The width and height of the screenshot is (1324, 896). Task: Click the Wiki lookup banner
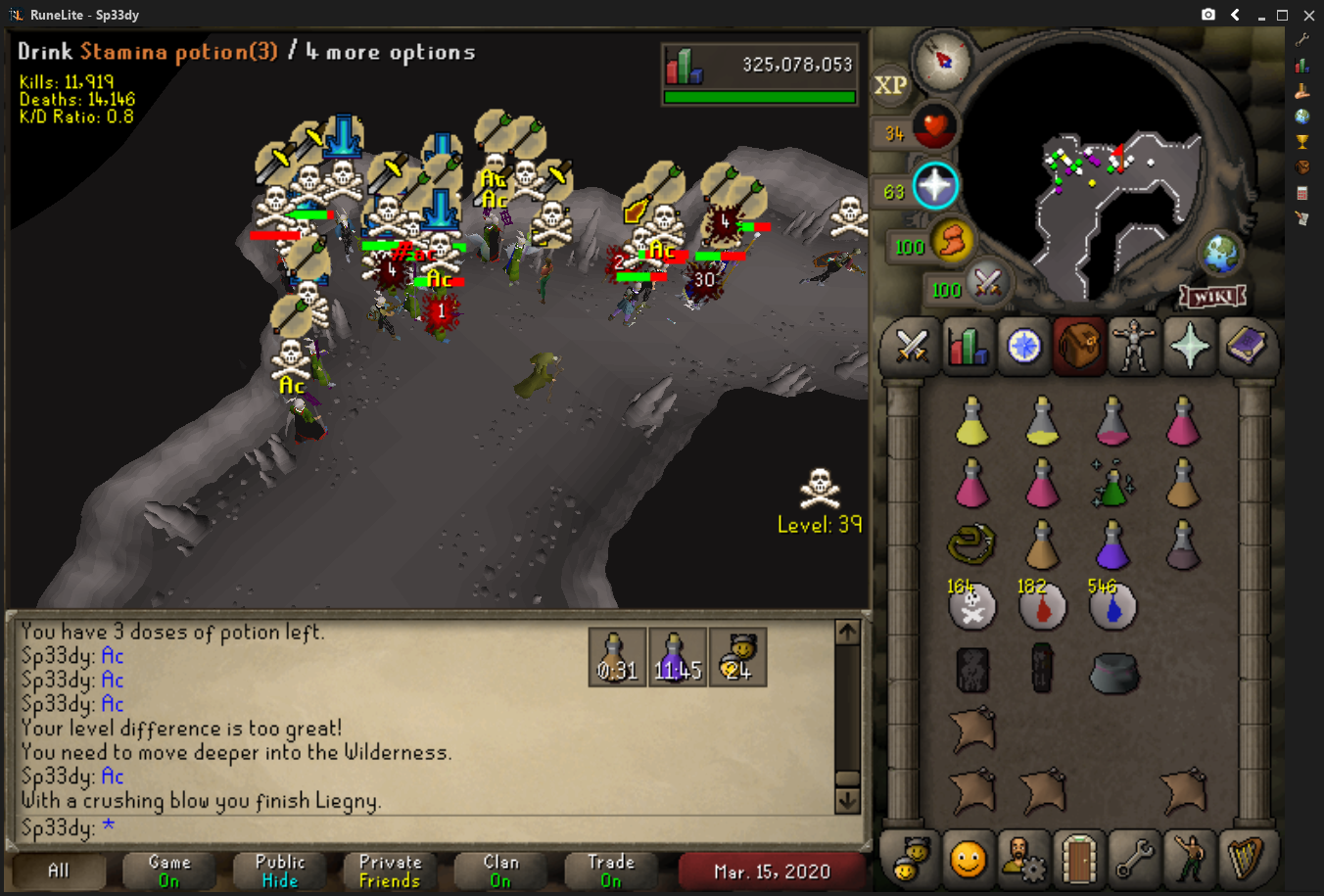click(x=1212, y=296)
